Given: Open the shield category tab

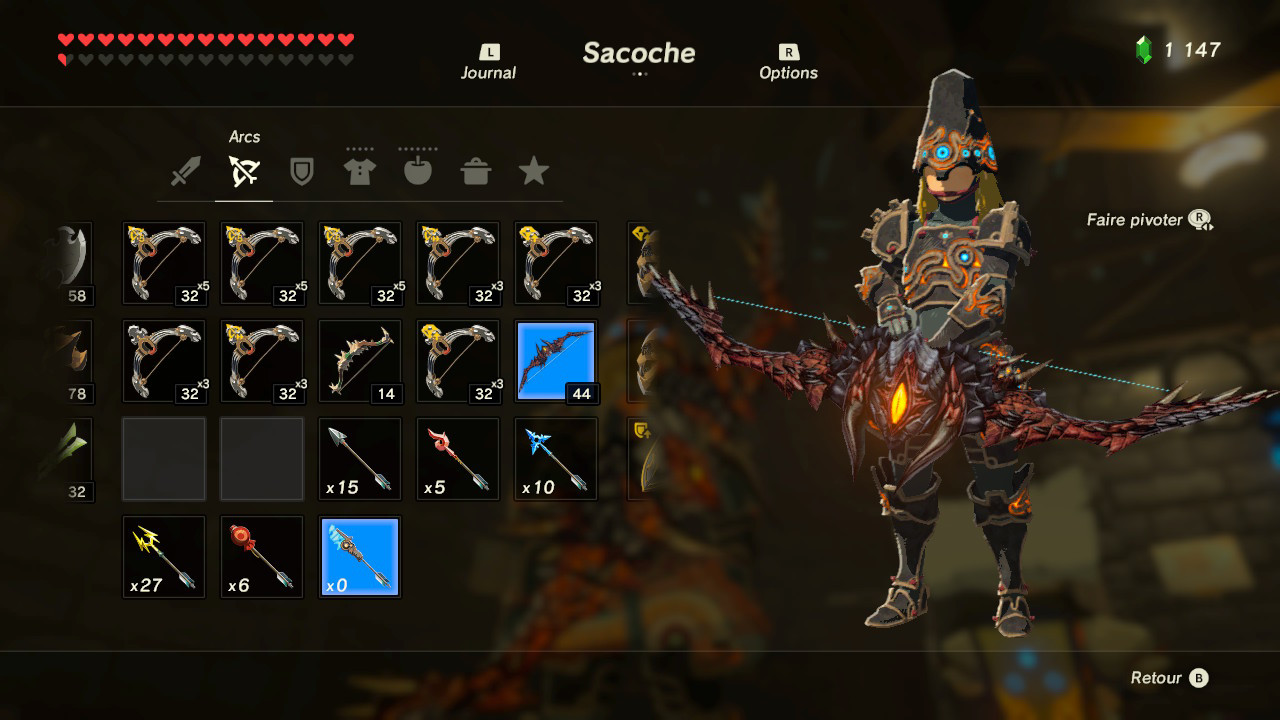Looking at the screenshot, I should (x=302, y=170).
